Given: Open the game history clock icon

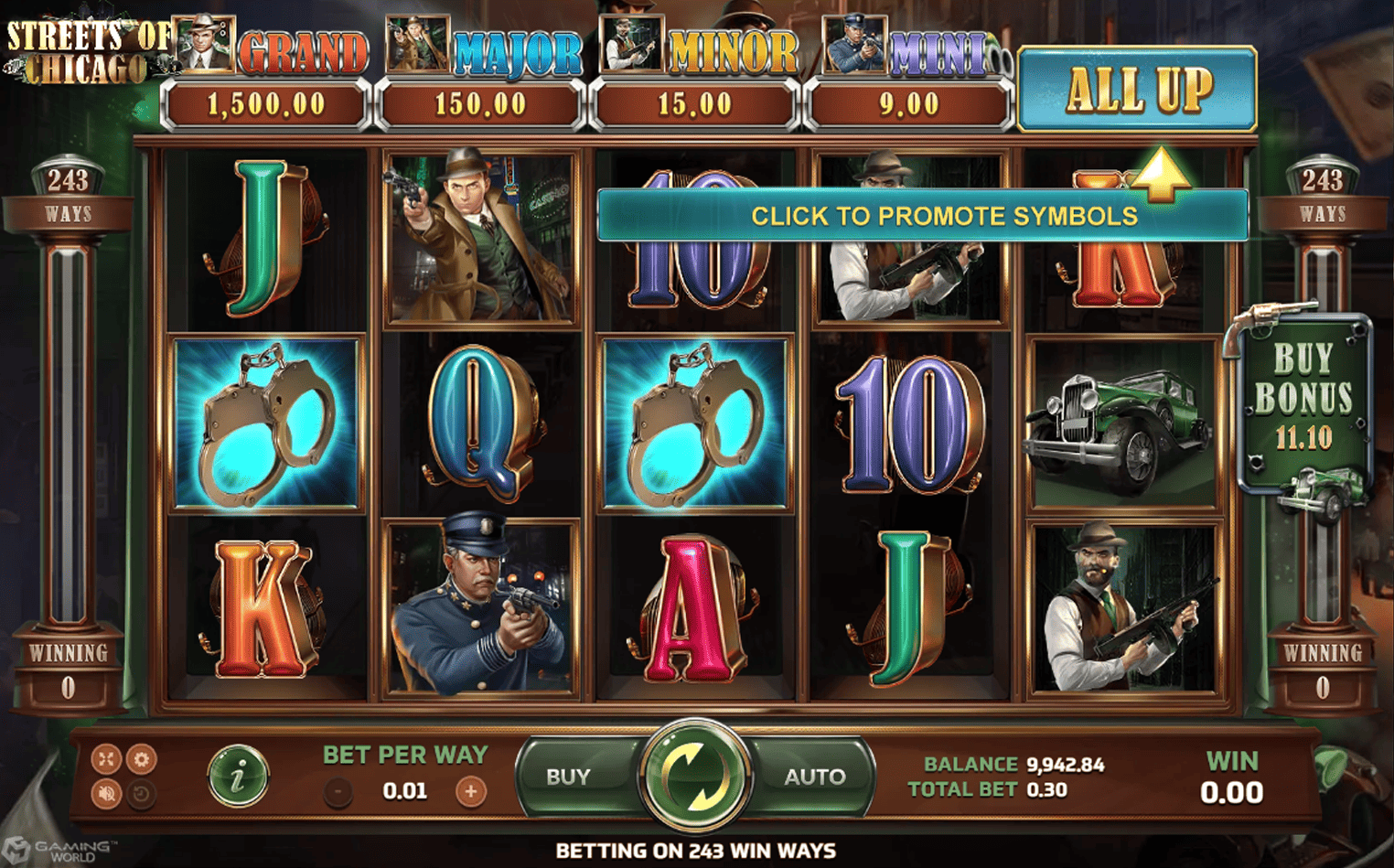Looking at the screenshot, I should point(141,794).
